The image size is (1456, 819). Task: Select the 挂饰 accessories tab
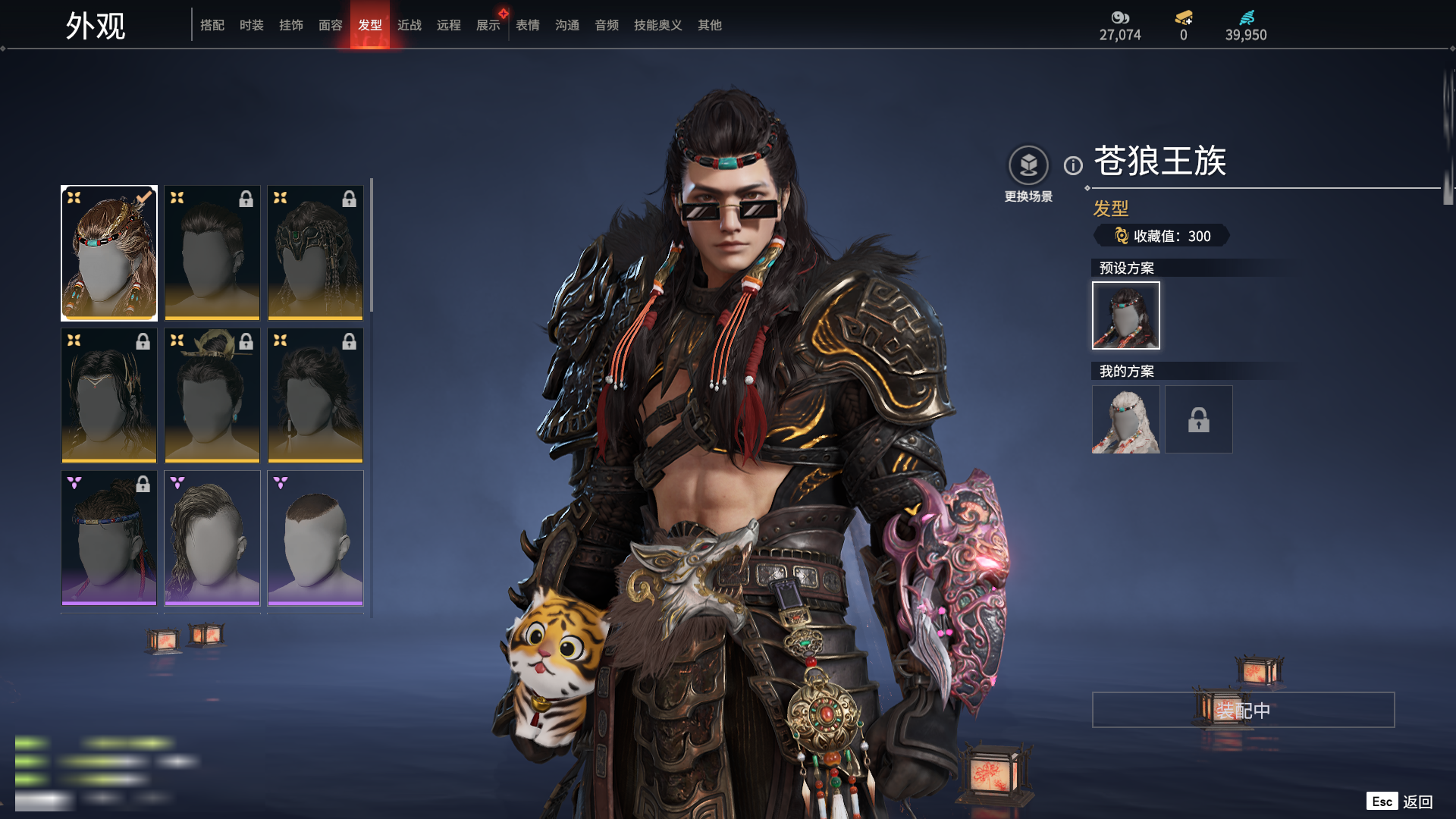click(x=291, y=25)
